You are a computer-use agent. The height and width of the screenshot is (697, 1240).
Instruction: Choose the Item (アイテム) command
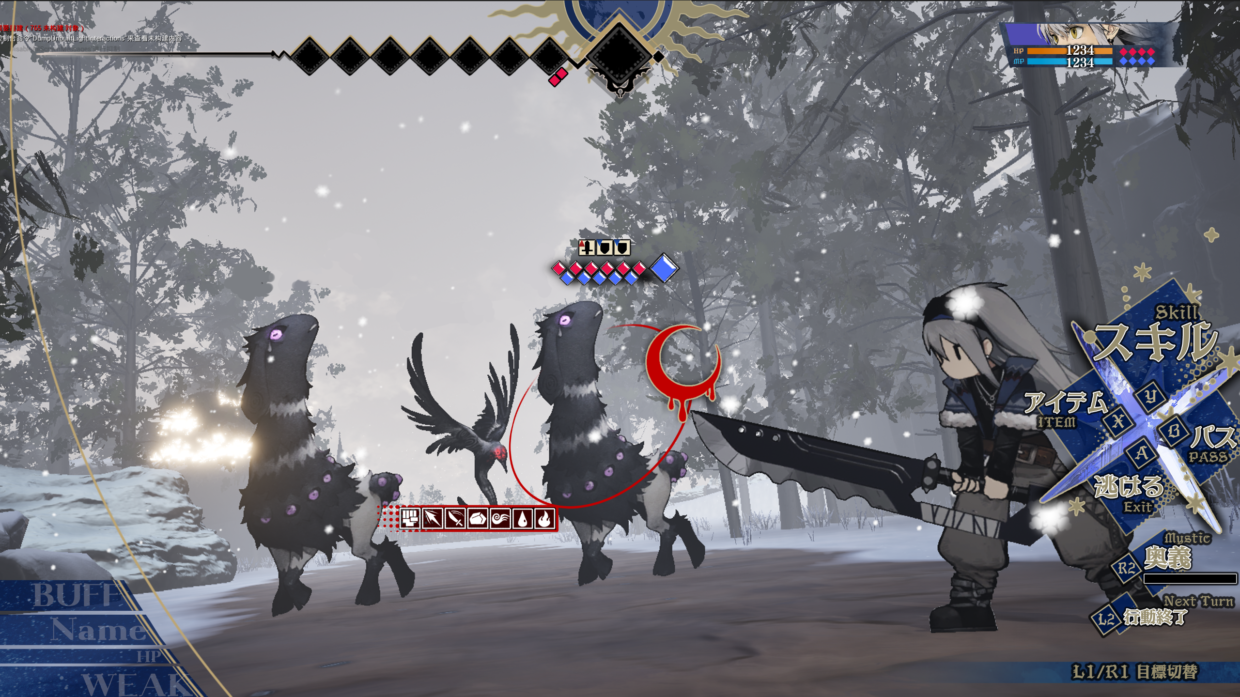coord(1066,405)
